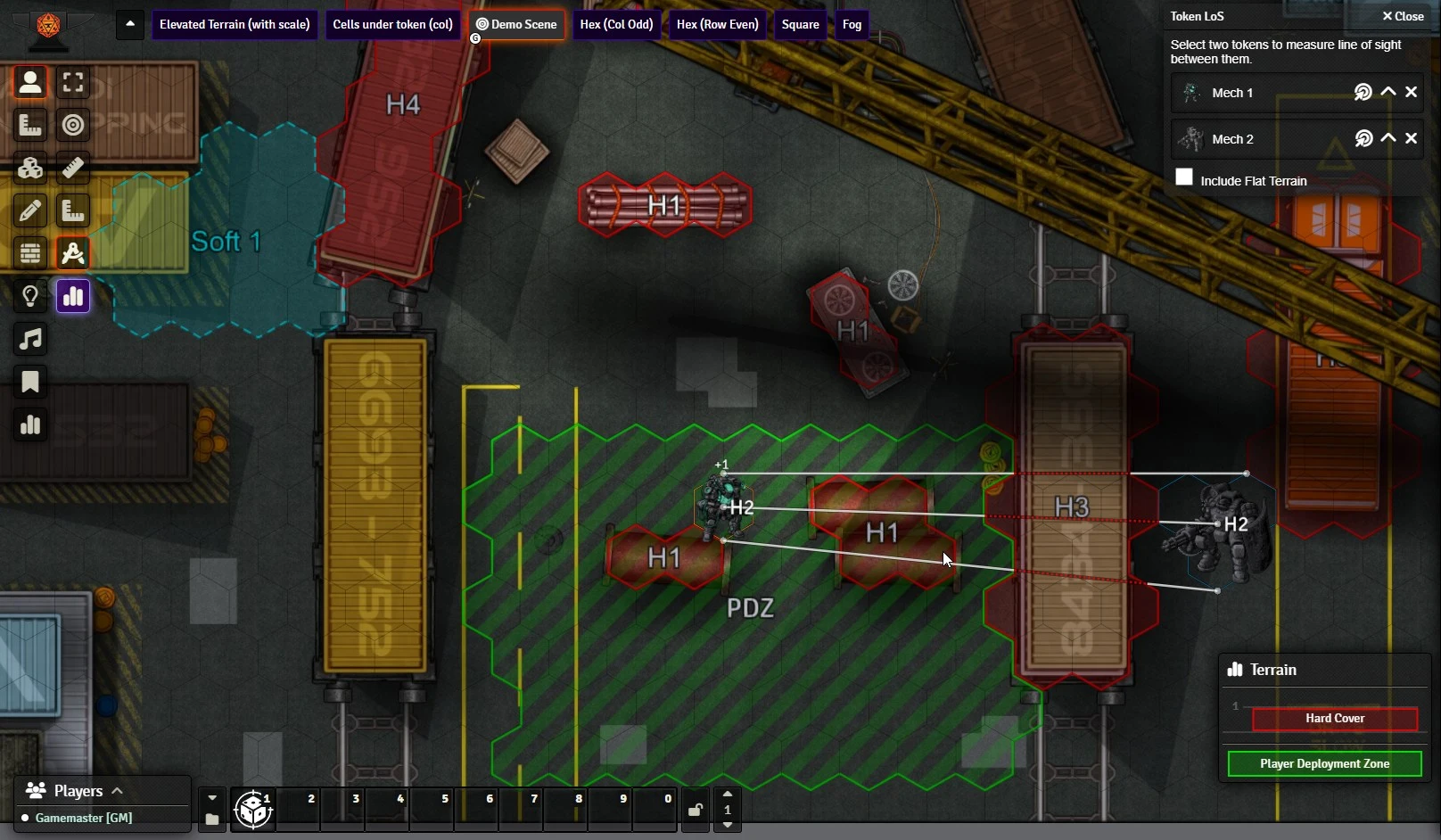Screen dimensions: 1441x840
Task: Toggle the Include Flat Terrain checkbox
Action: [1184, 177]
